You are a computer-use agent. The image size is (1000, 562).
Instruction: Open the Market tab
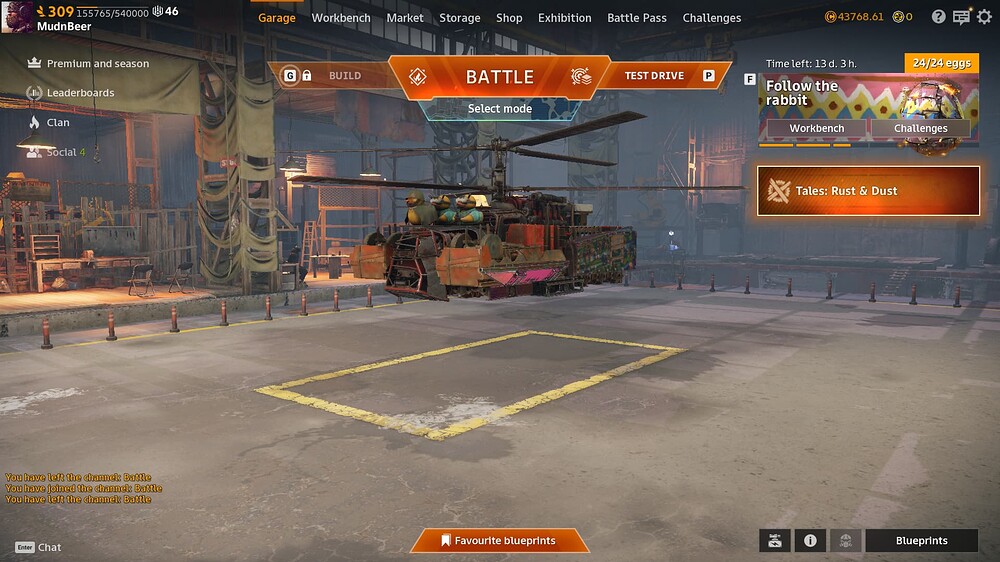[405, 18]
